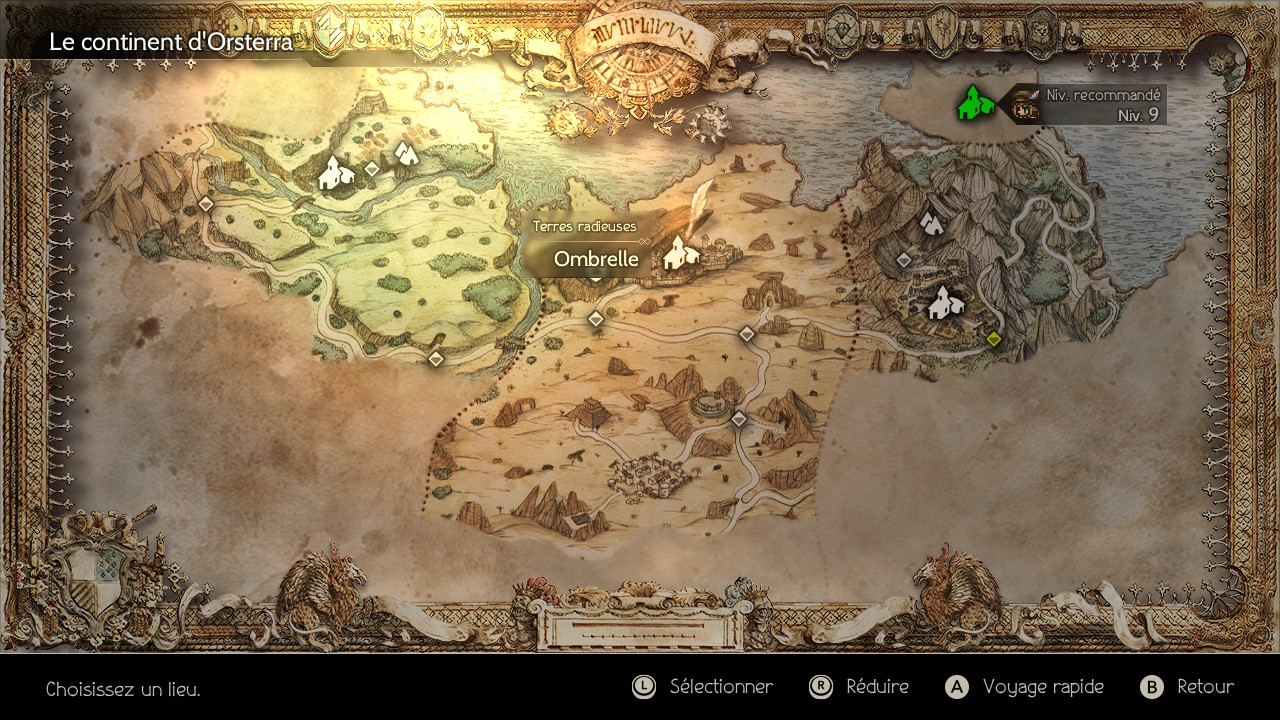Click the yellow diamond waypoint marker
The image size is (1280, 720).
[993, 339]
